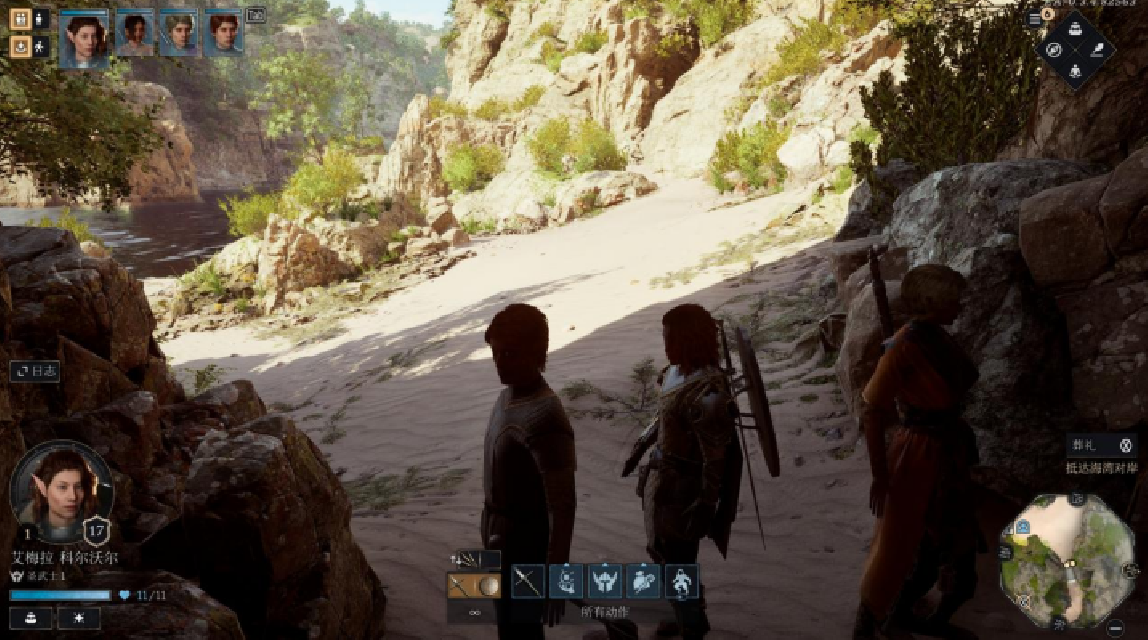Select the first party member portrait
1148x640 pixels.
tap(83, 38)
